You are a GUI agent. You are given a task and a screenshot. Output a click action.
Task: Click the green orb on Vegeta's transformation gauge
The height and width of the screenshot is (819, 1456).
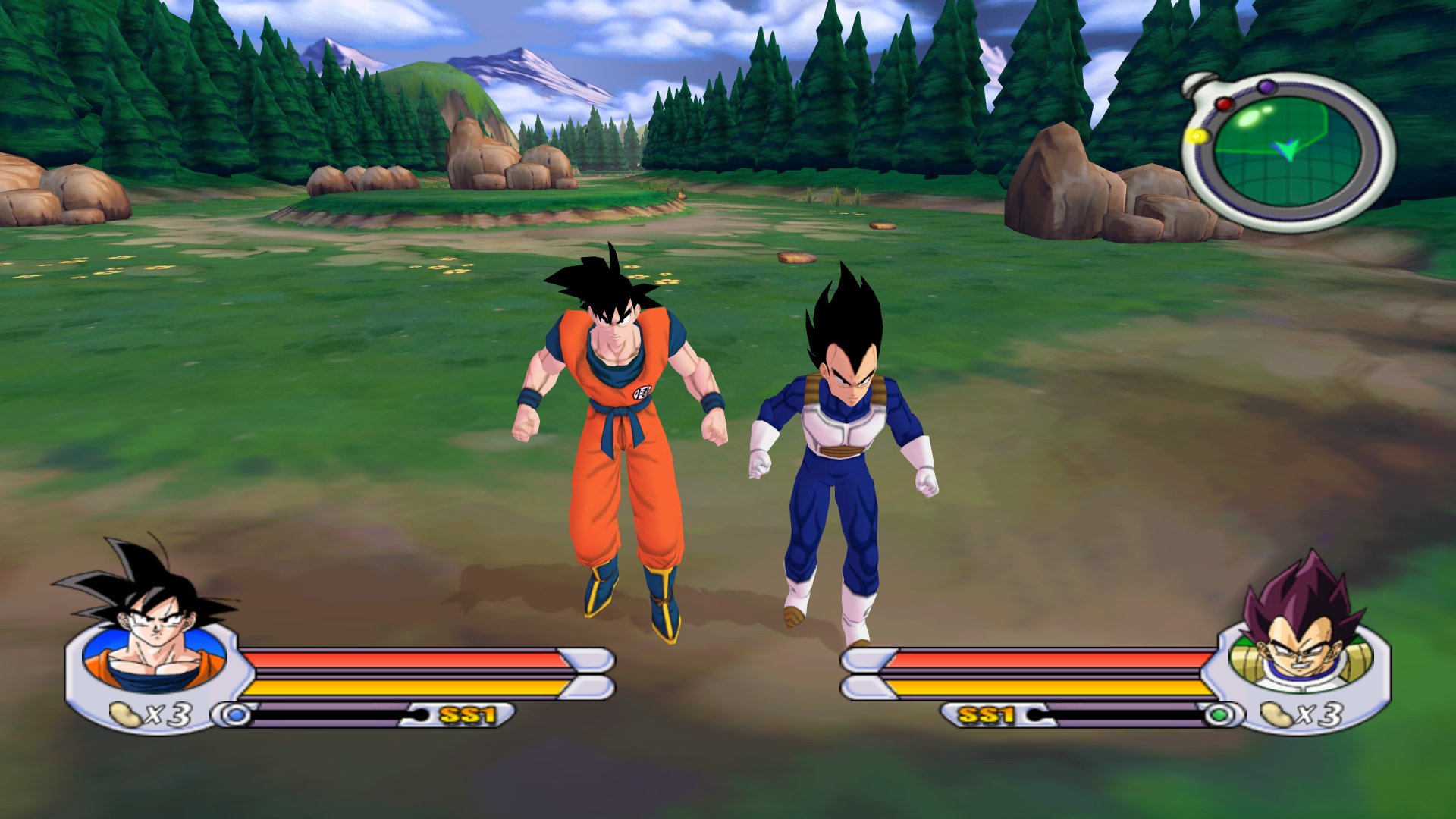1219,714
